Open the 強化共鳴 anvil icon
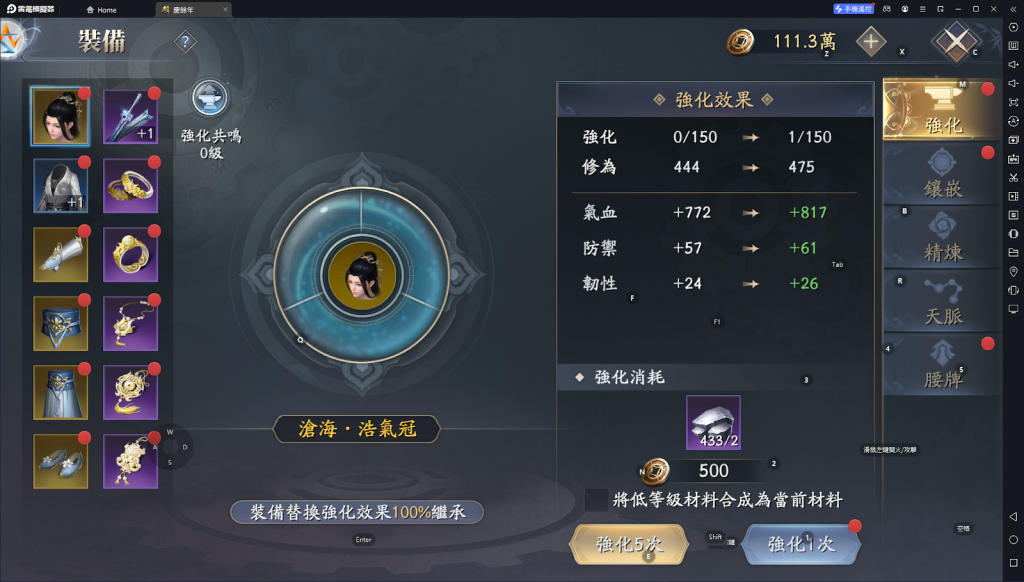The height and width of the screenshot is (582, 1024). [210, 99]
